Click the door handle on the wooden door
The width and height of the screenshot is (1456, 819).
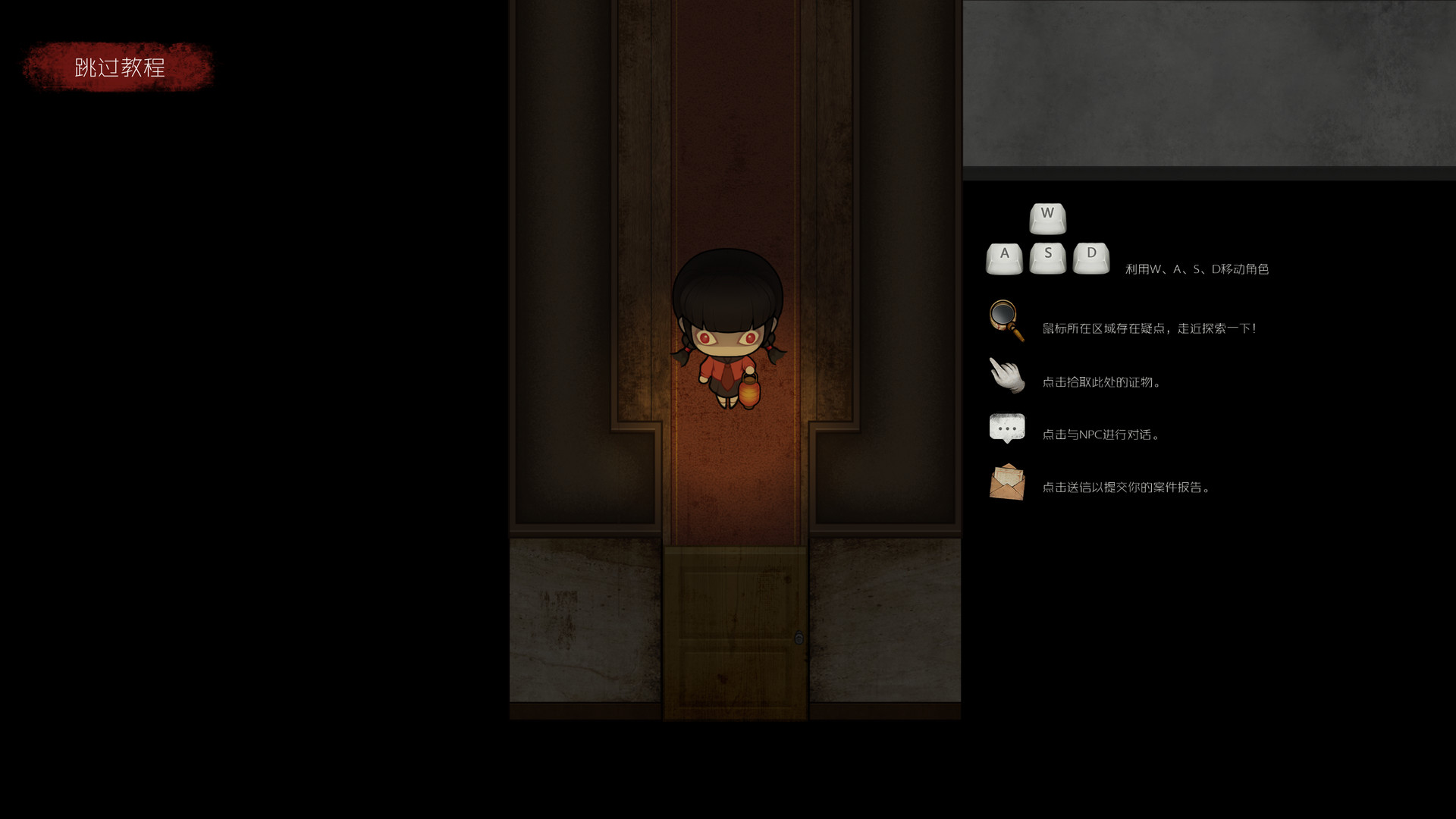coord(799,639)
